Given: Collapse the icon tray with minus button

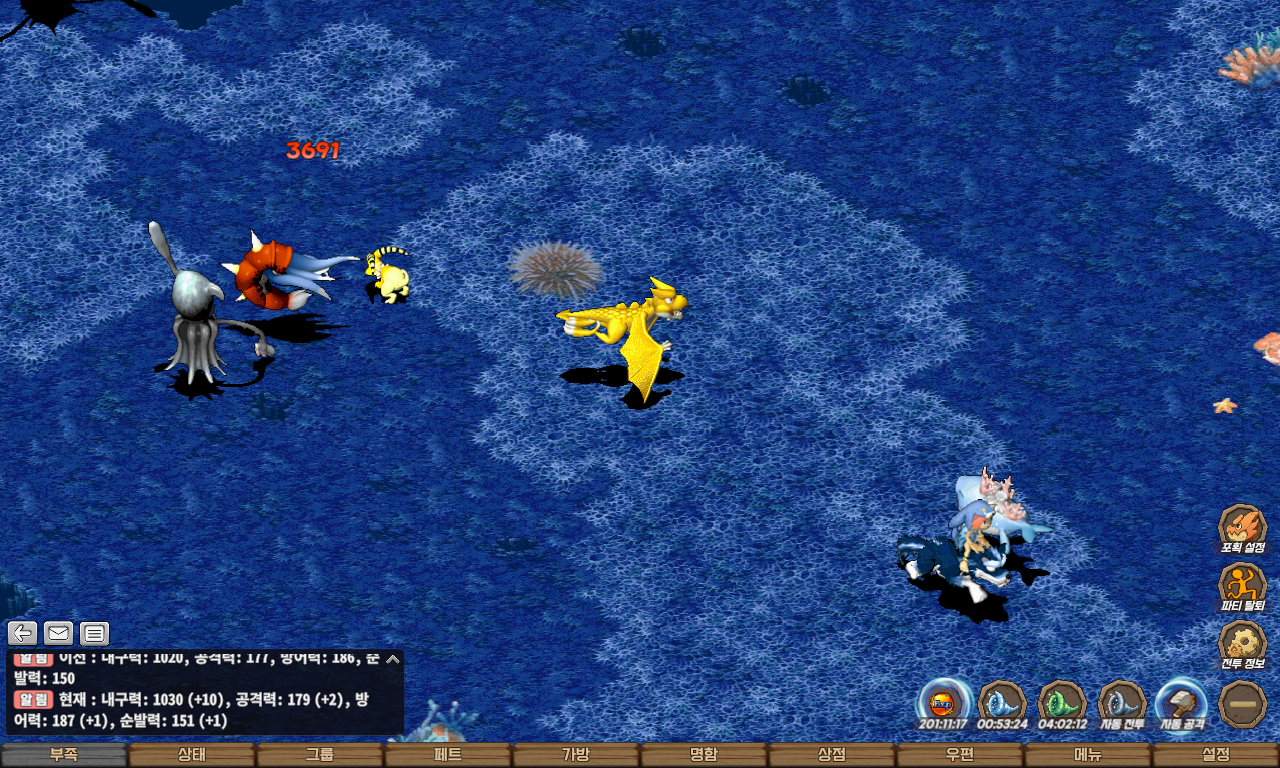Looking at the screenshot, I should tap(1243, 703).
